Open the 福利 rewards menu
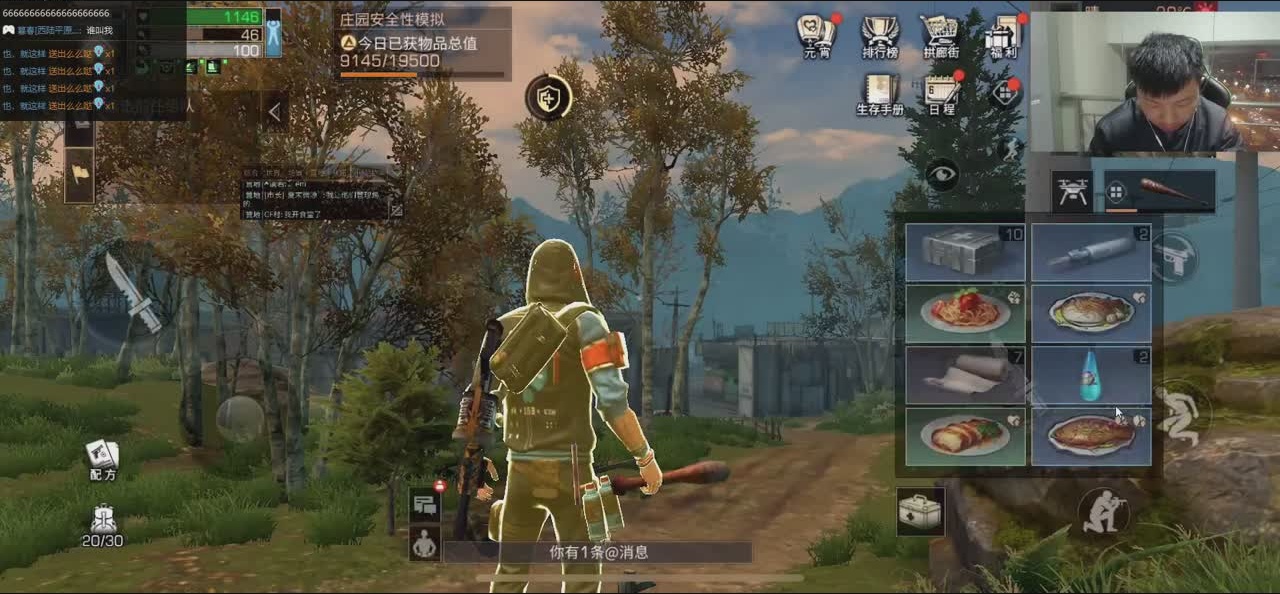This screenshot has width=1280, height=594. (1001, 36)
